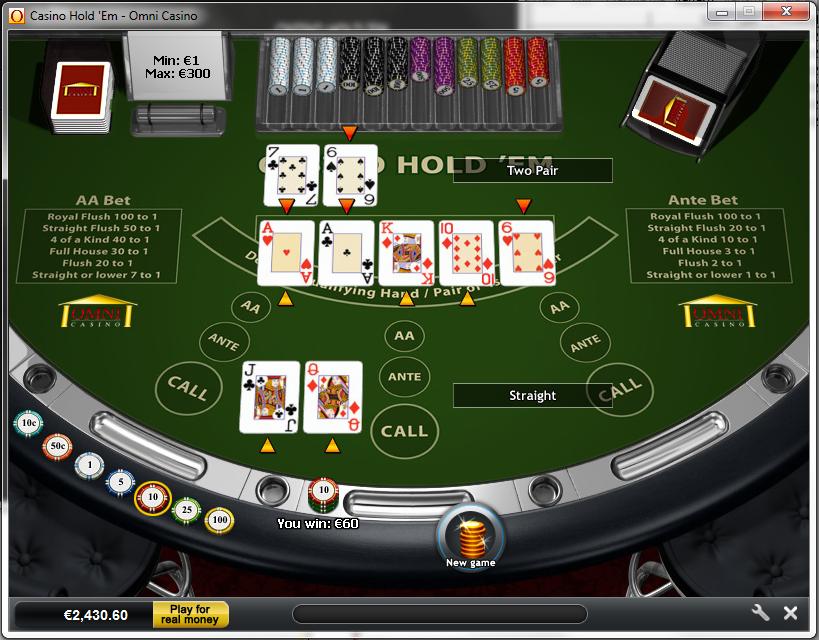
Task: Pick the 50c chip
Action: pyautogui.click(x=57, y=446)
